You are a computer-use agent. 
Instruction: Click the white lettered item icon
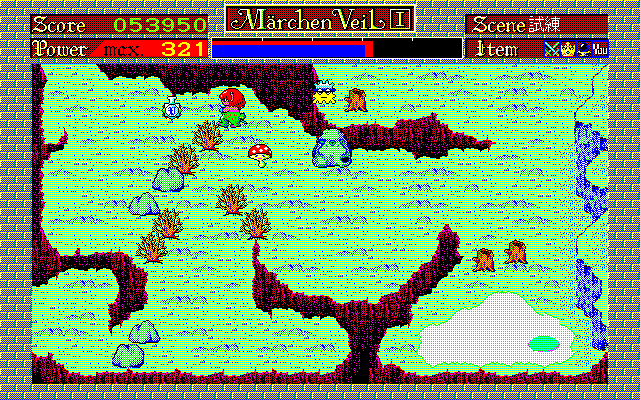click(x=599, y=47)
